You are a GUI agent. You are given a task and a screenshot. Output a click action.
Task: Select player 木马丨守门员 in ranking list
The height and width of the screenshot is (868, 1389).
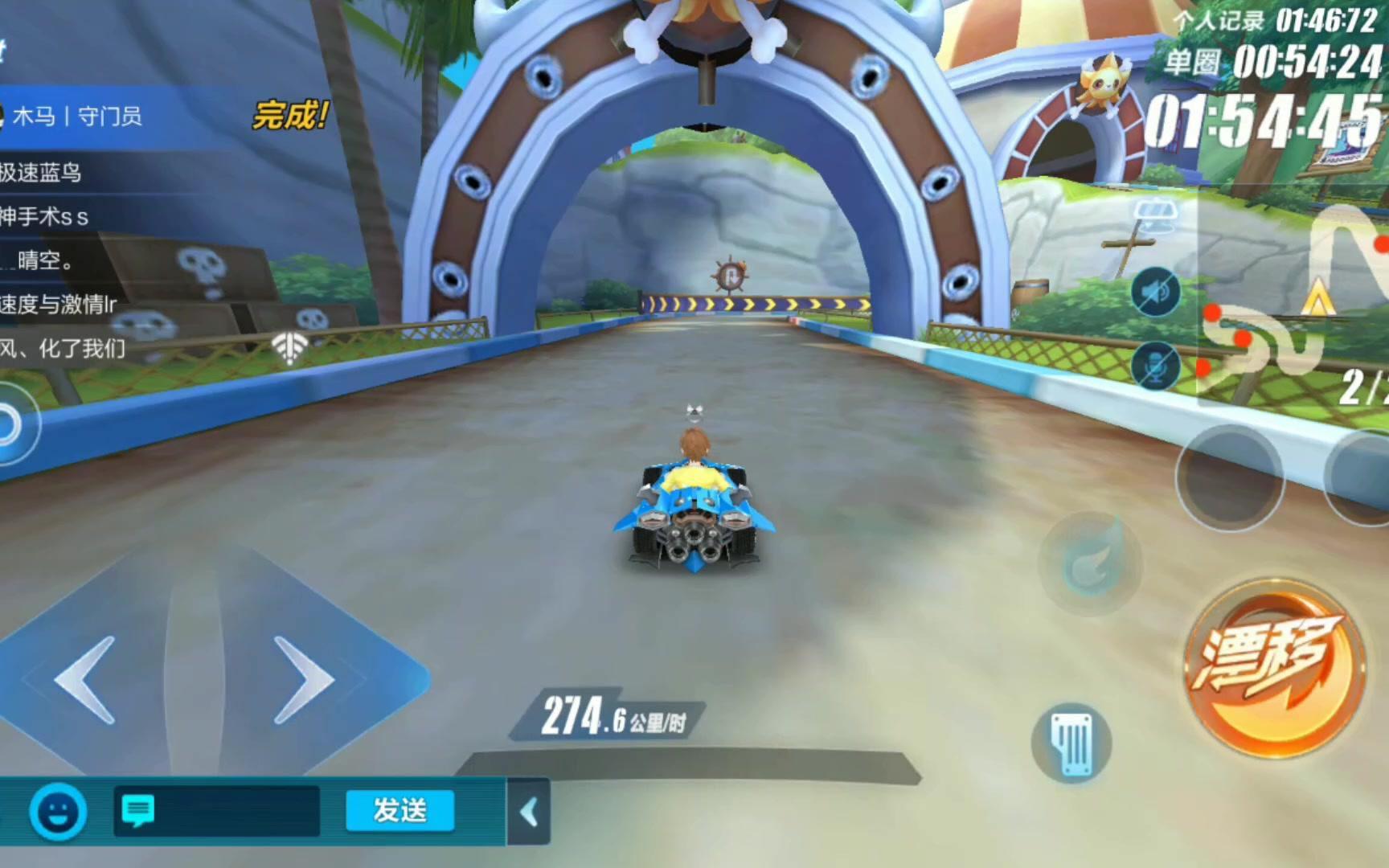point(78,117)
